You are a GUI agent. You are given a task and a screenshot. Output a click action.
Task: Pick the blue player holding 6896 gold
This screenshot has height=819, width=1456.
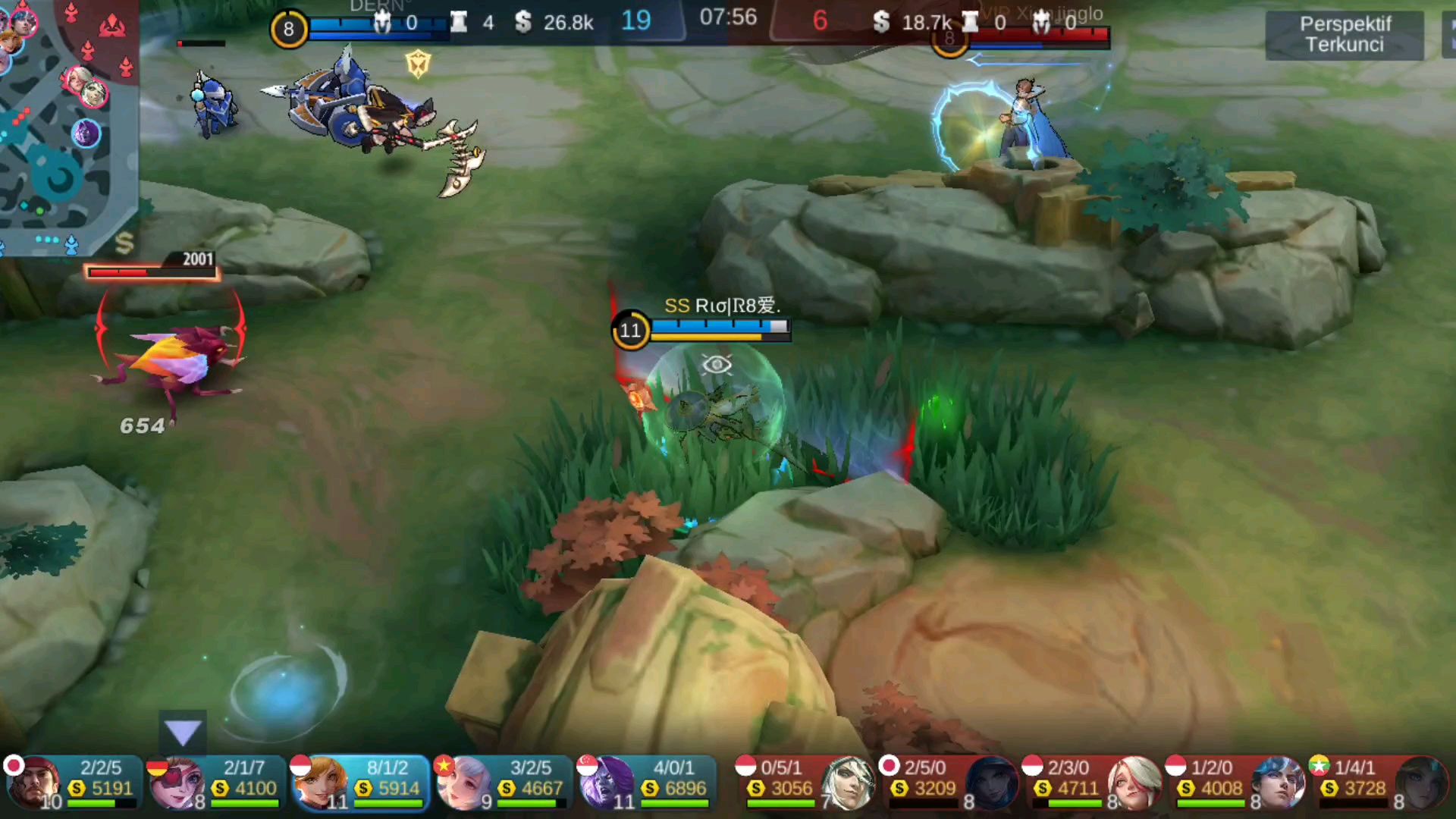(645, 781)
